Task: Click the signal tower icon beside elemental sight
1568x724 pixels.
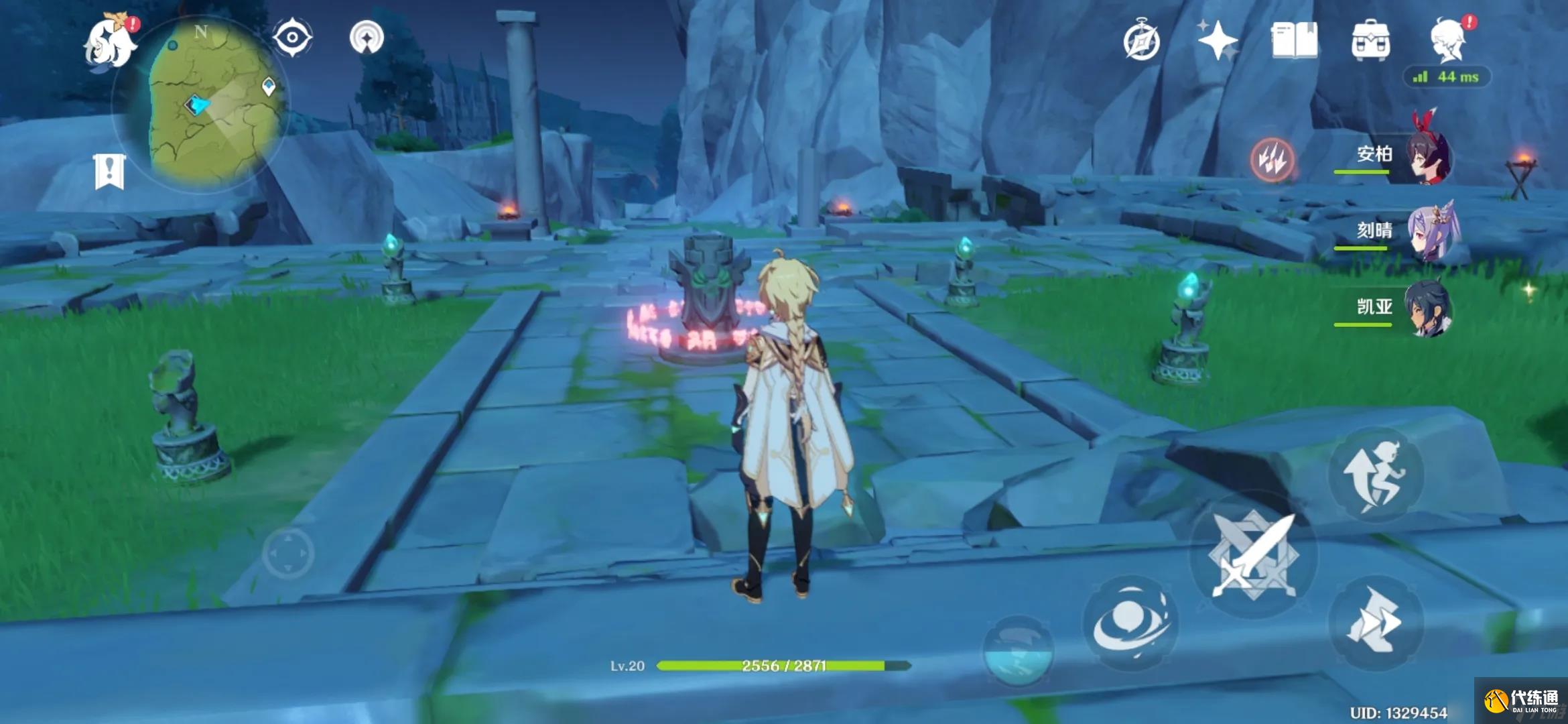Action: [367, 38]
